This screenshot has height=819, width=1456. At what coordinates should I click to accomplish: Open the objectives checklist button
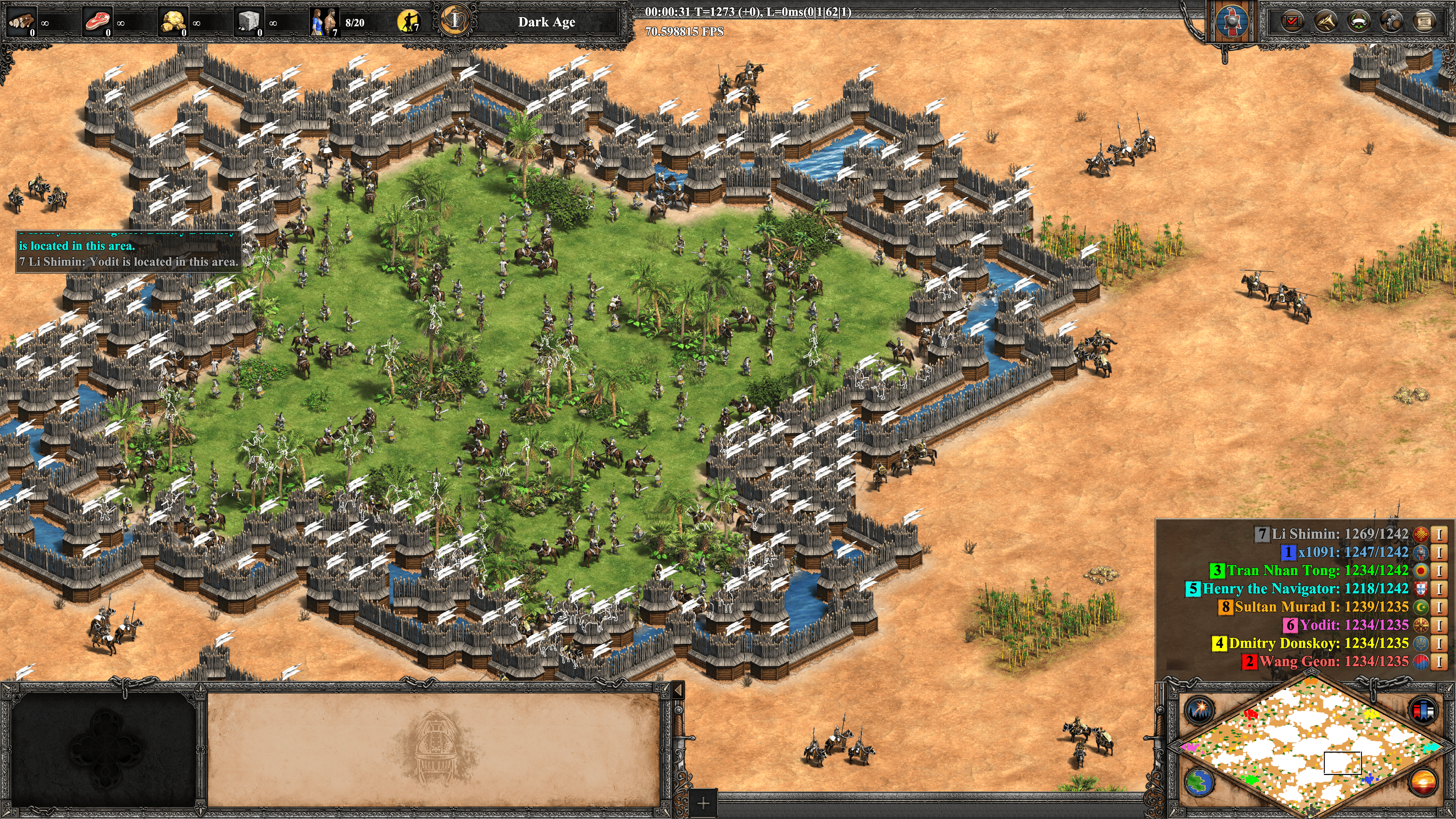tap(1291, 22)
